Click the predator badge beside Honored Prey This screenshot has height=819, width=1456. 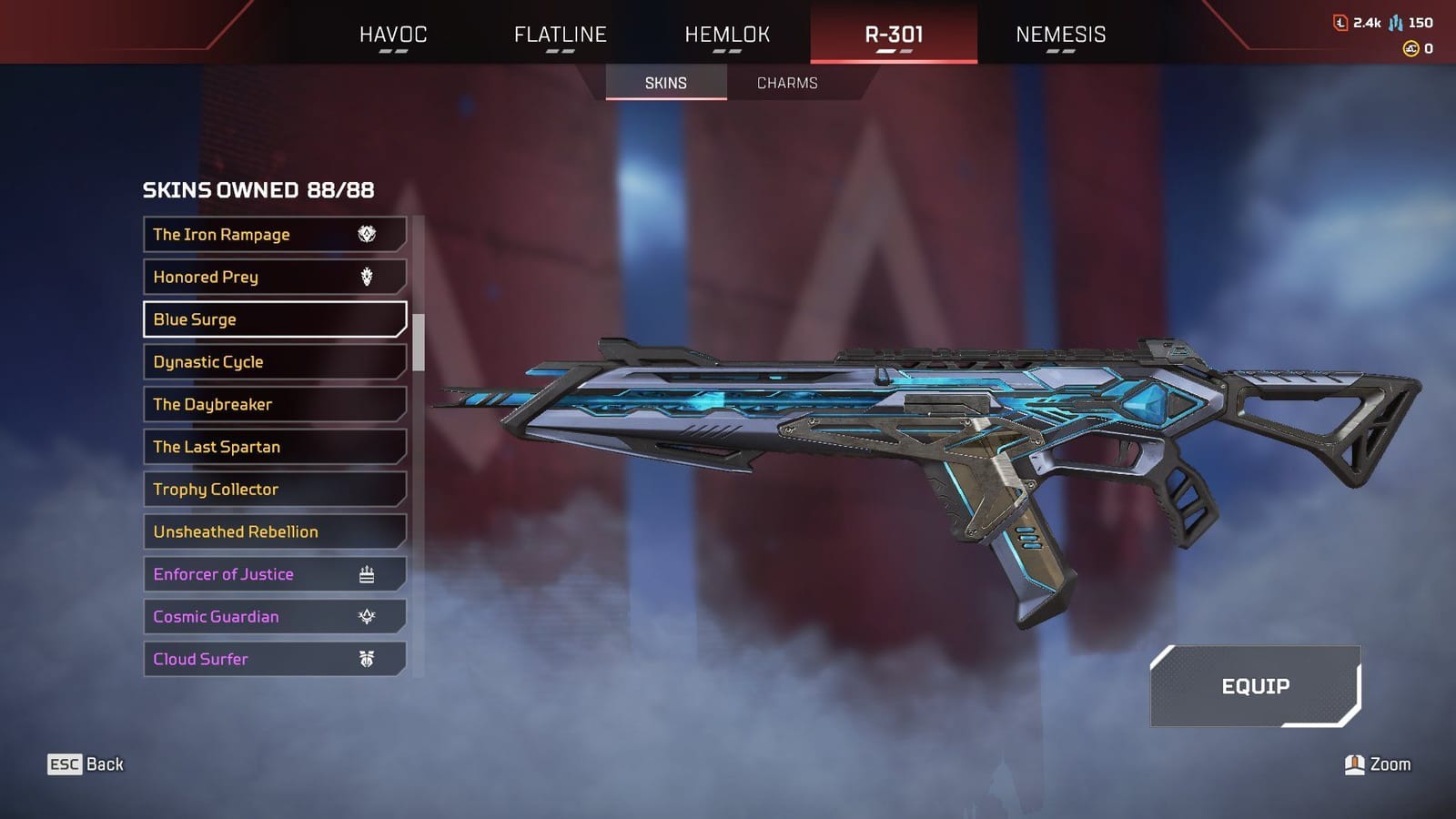(366, 277)
